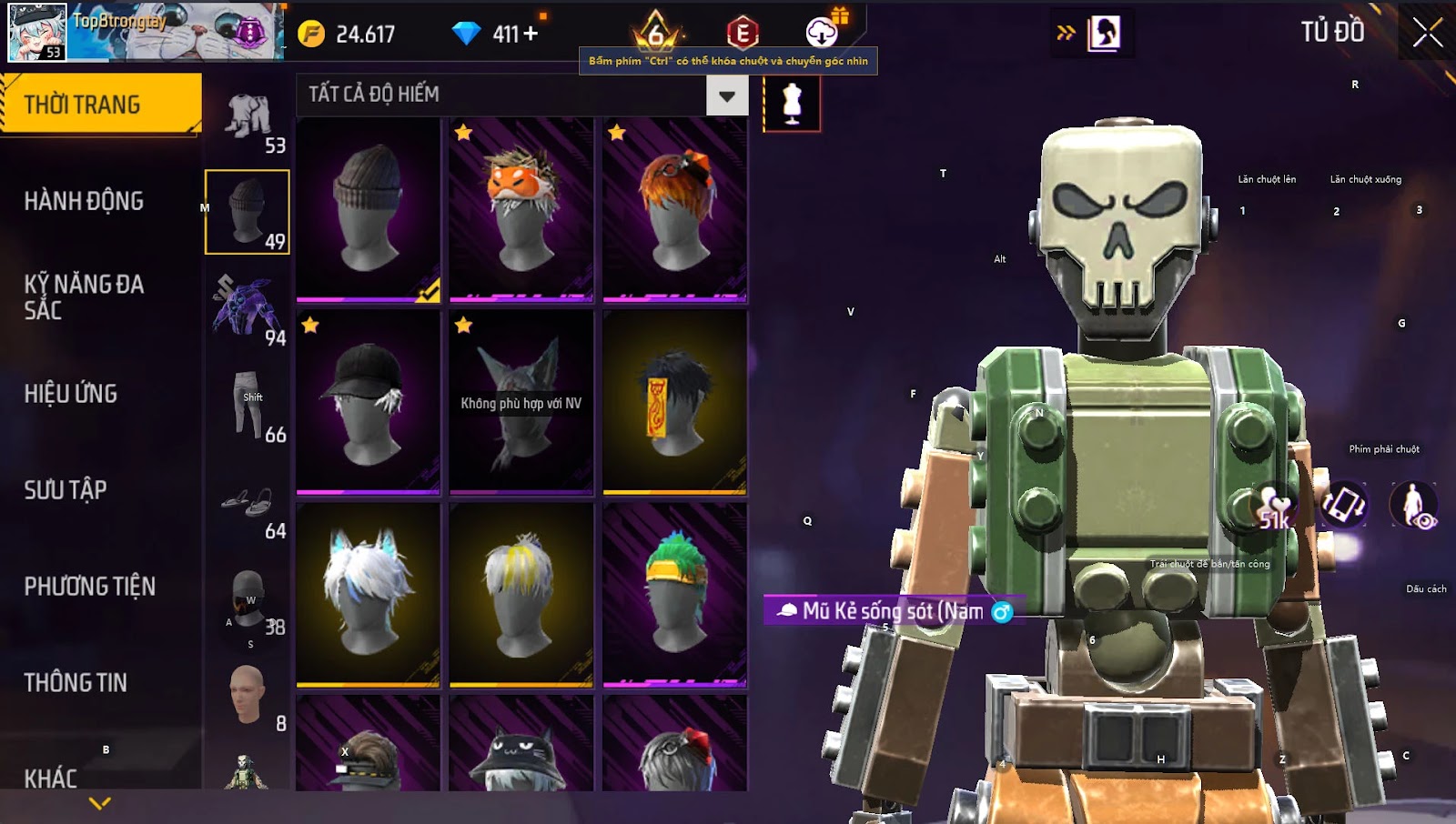Show the PHƯƠNG TIỆN category
This screenshot has width=1456, height=824.
point(90,587)
